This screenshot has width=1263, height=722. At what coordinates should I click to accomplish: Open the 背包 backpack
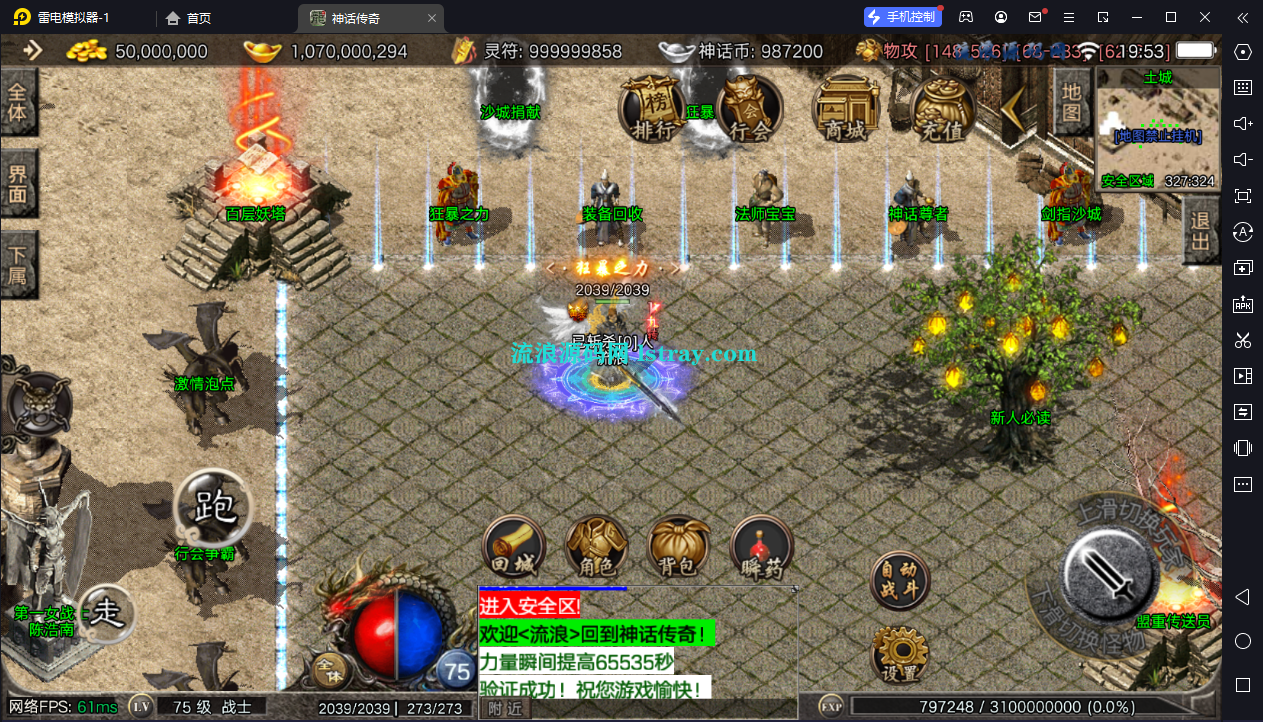[679, 548]
